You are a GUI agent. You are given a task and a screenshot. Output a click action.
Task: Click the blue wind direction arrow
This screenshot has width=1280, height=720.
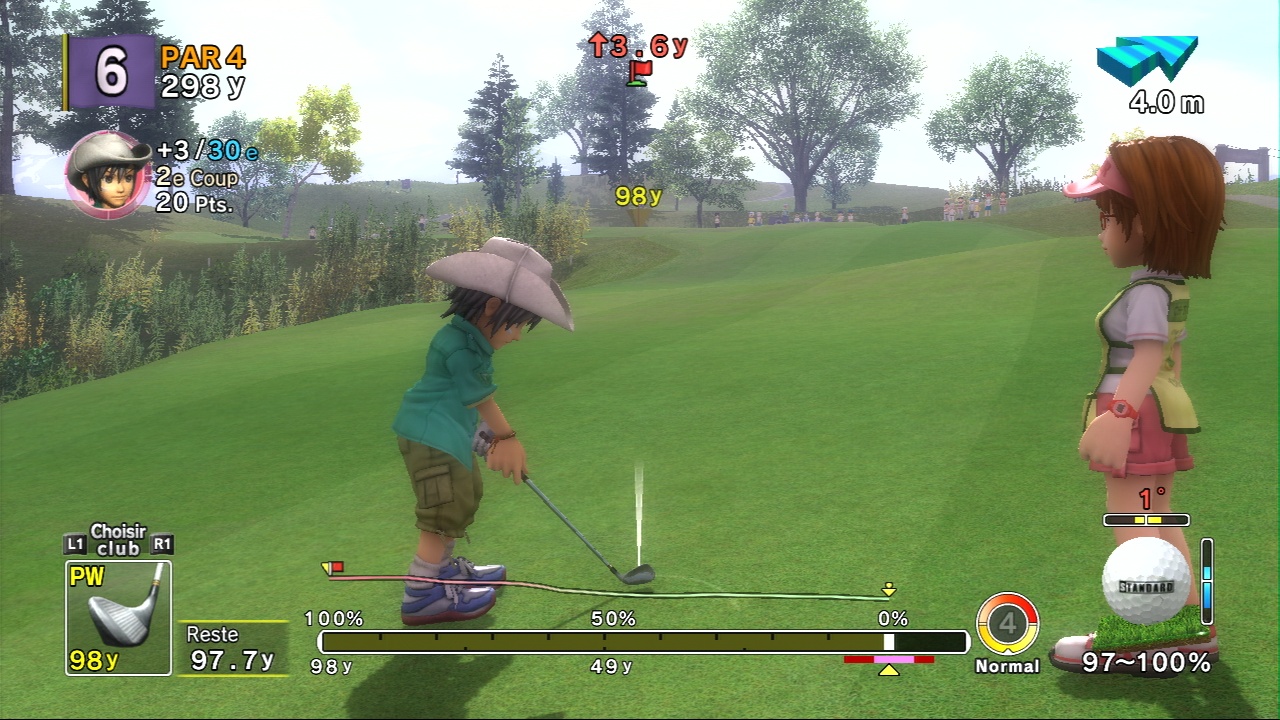[1147, 61]
